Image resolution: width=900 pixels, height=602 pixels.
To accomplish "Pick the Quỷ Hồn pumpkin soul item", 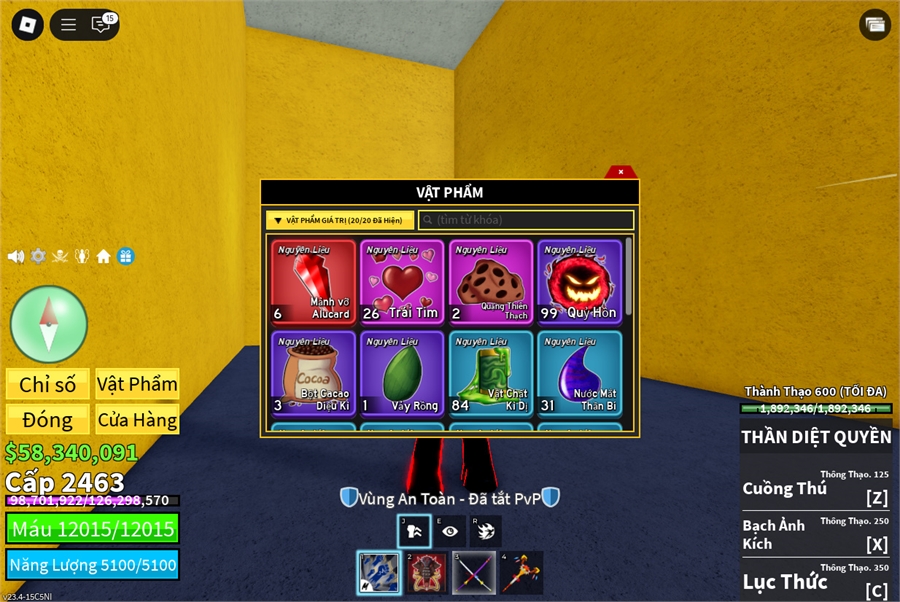I will click(x=579, y=282).
